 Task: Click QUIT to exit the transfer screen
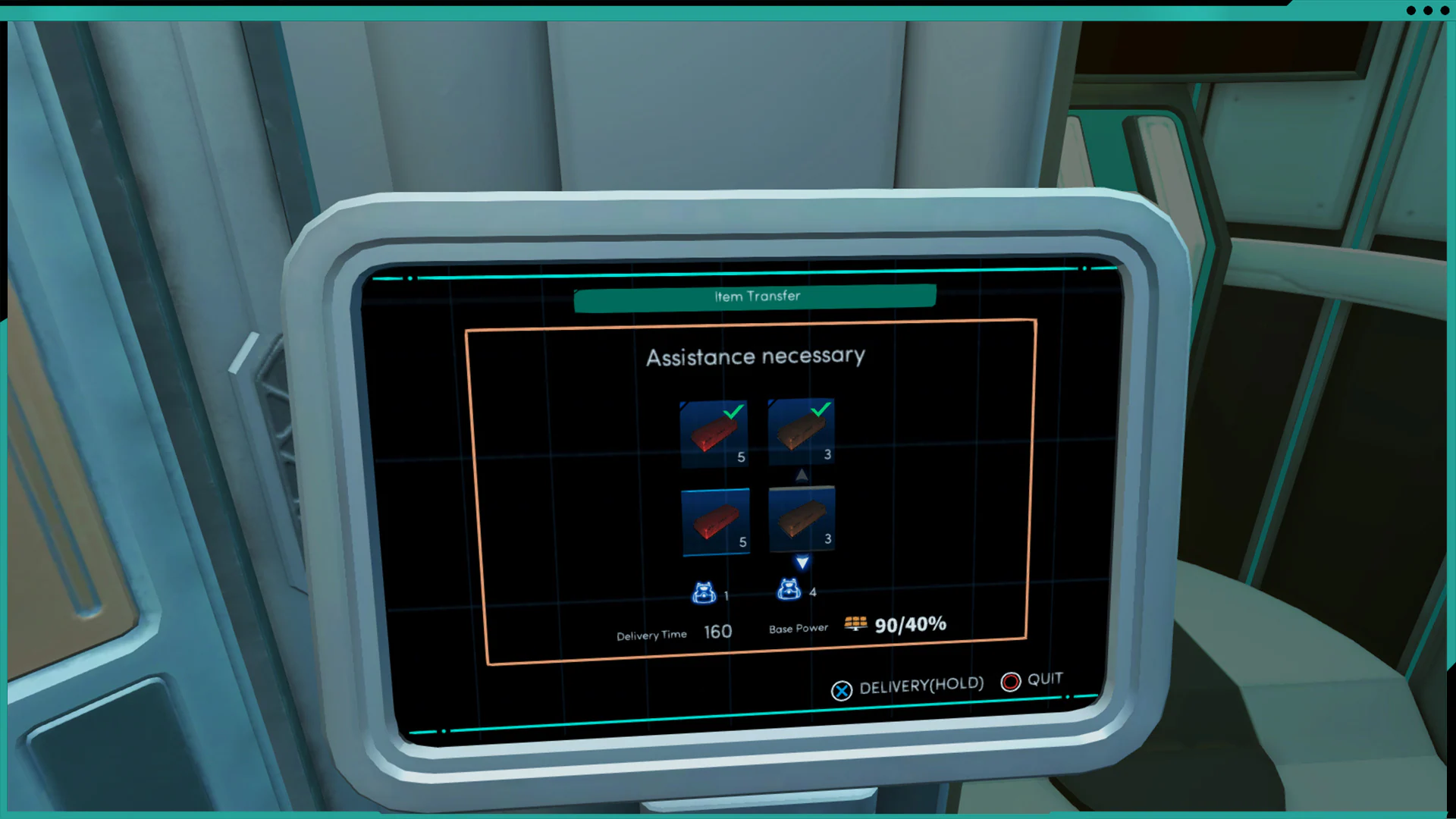pyautogui.click(x=1043, y=679)
